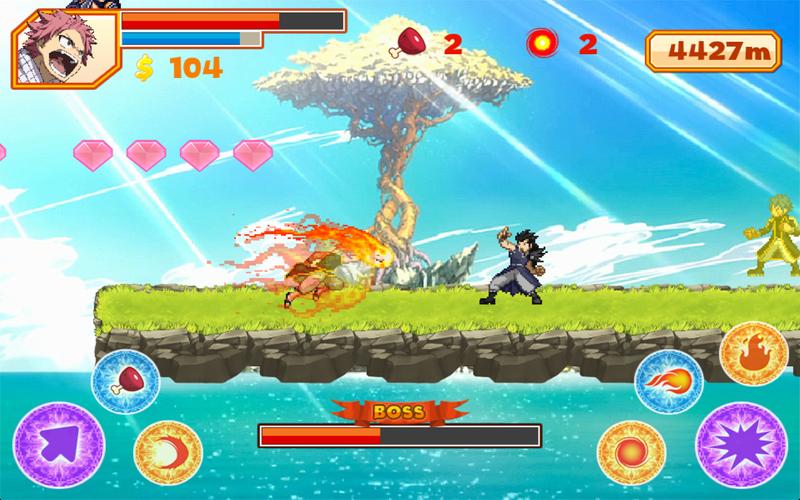
Task: Cast the fireball skill
Action: pos(668,382)
